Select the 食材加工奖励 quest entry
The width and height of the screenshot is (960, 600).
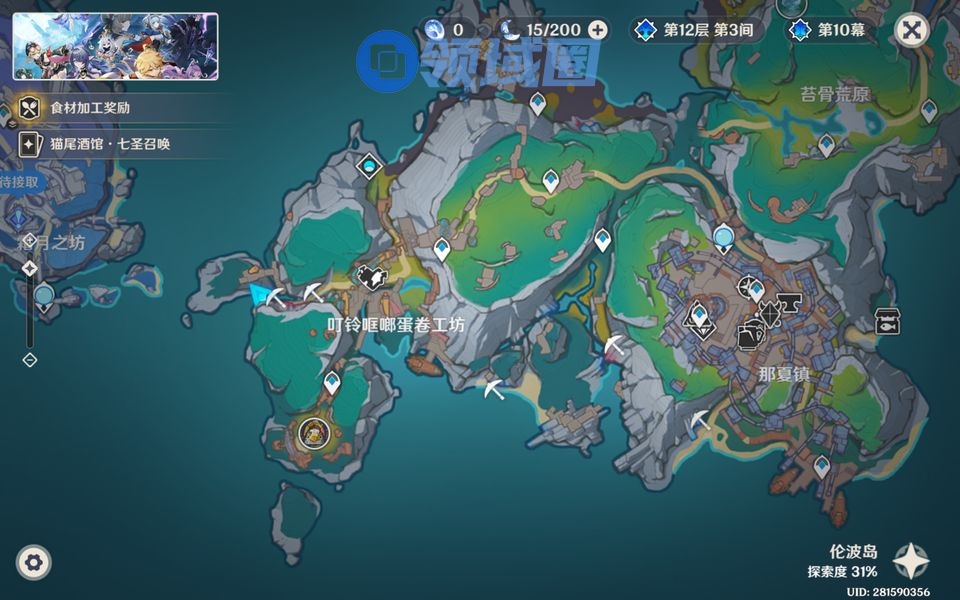pyautogui.click(x=90, y=107)
